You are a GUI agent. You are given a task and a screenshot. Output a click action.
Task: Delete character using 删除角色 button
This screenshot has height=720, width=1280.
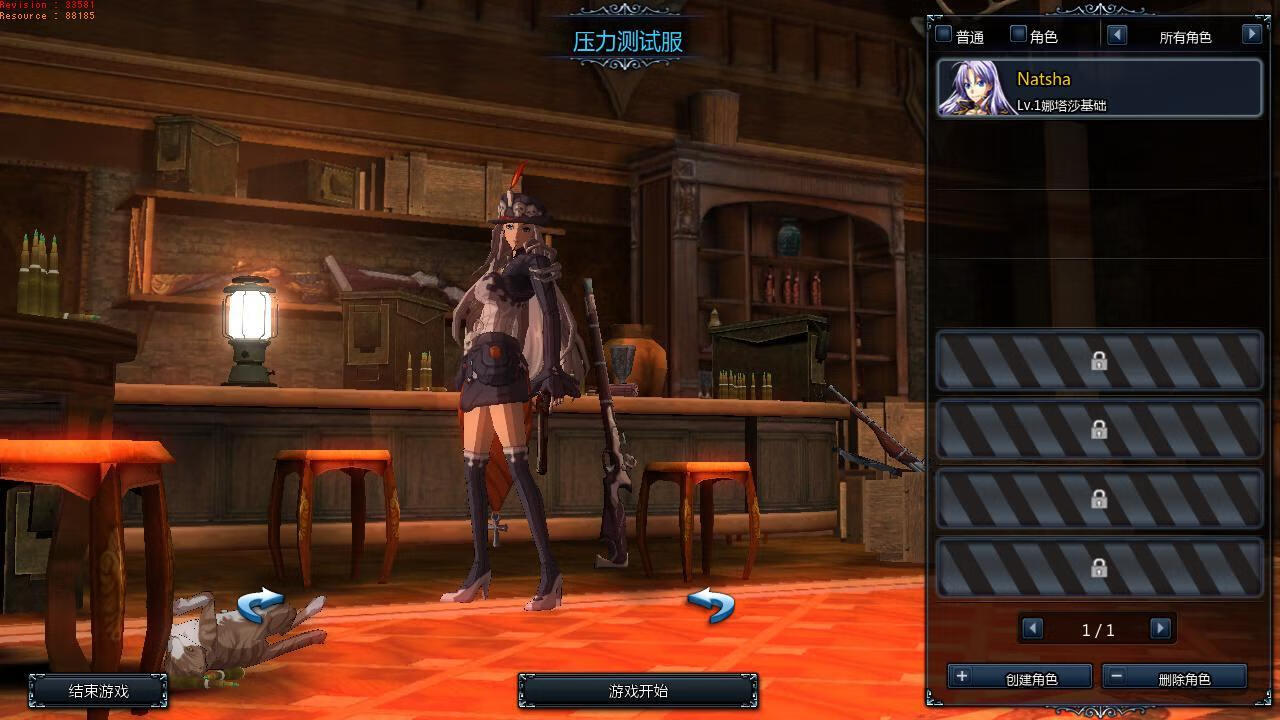click(x=1174, y=678)
